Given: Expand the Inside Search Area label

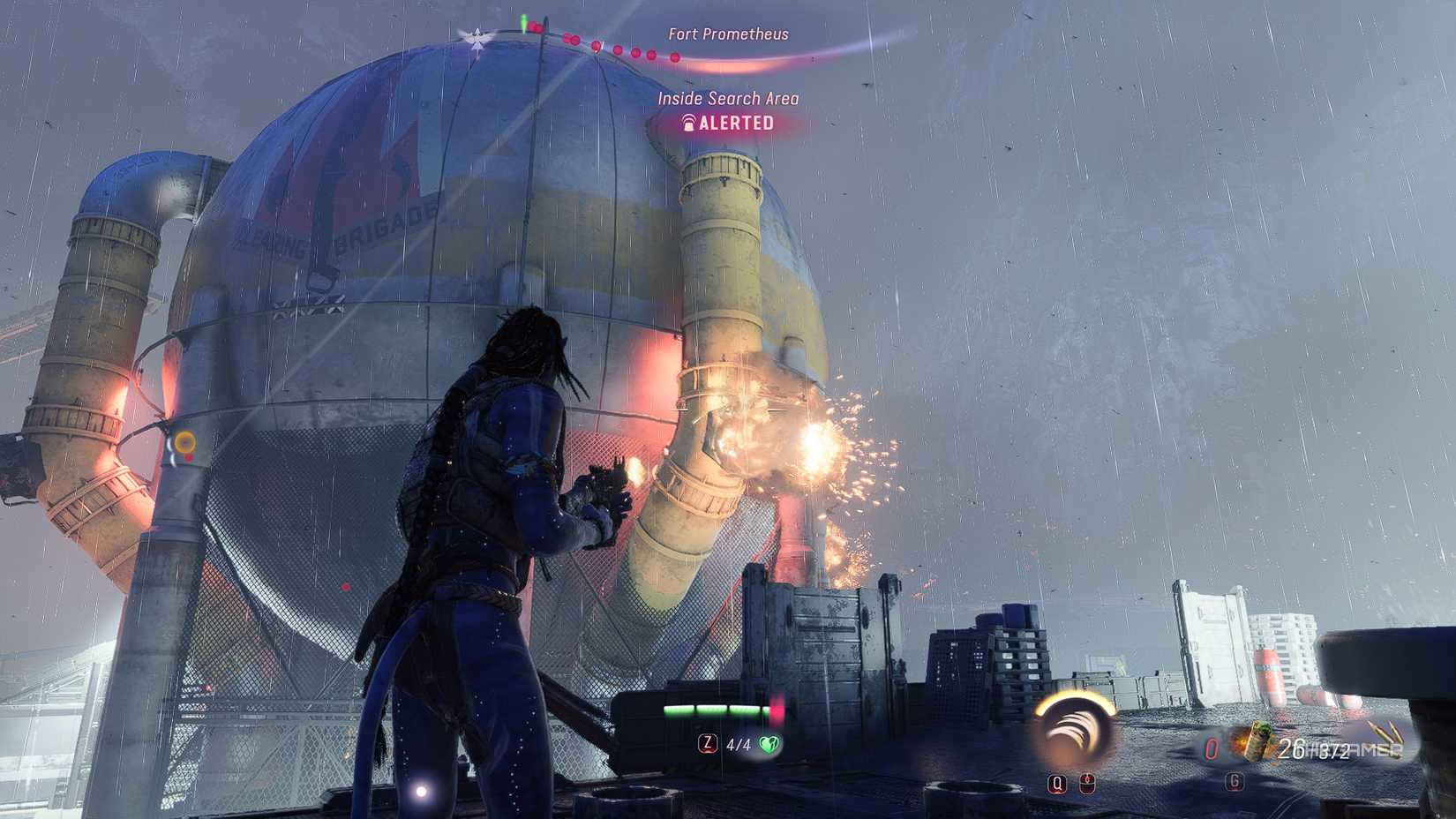Looking at the screenshot, I should [728, 98].
